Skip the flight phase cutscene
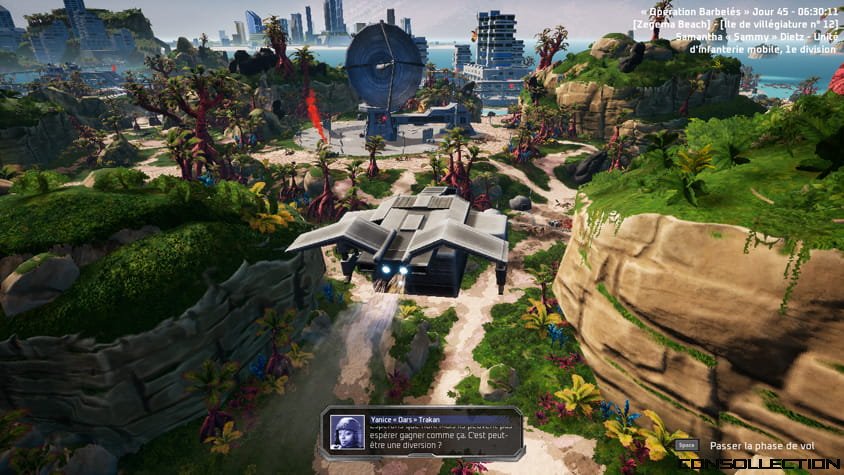Image resolution: width=844 pixels, height=475 pixels. click(686, 445)
